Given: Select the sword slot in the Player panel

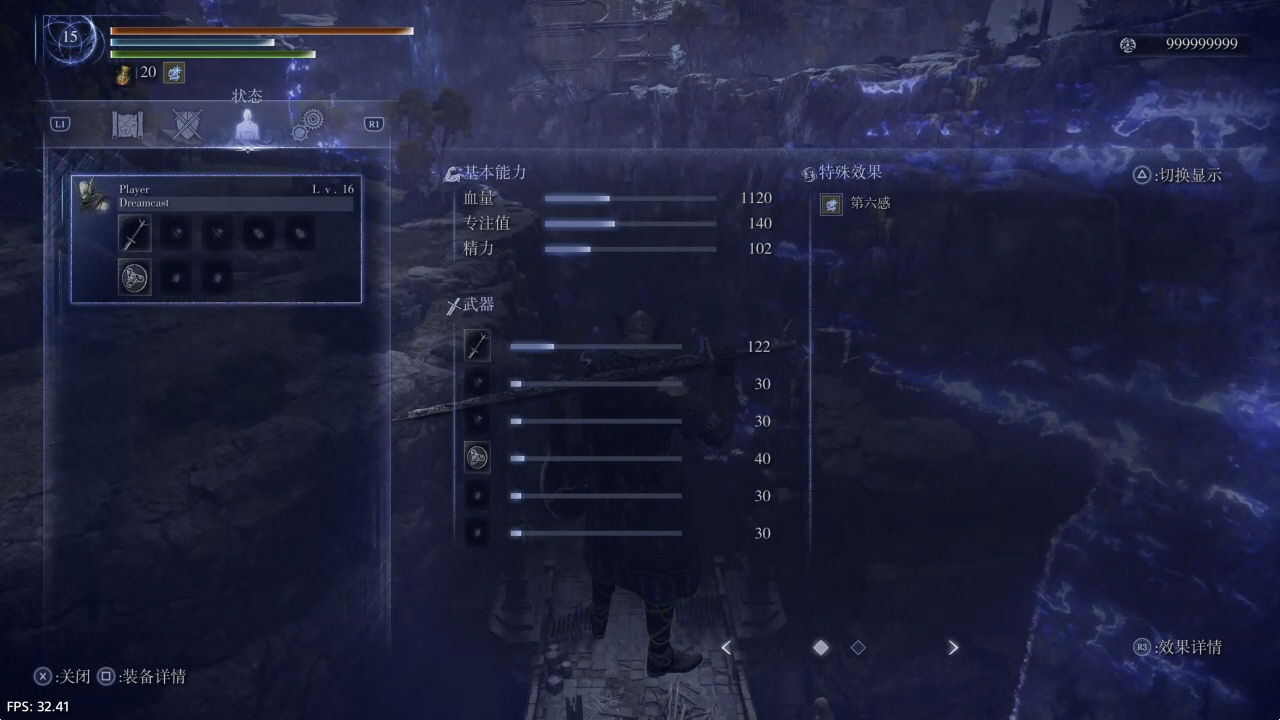Looking at the screenshot, I should click(x=134, y=234).
